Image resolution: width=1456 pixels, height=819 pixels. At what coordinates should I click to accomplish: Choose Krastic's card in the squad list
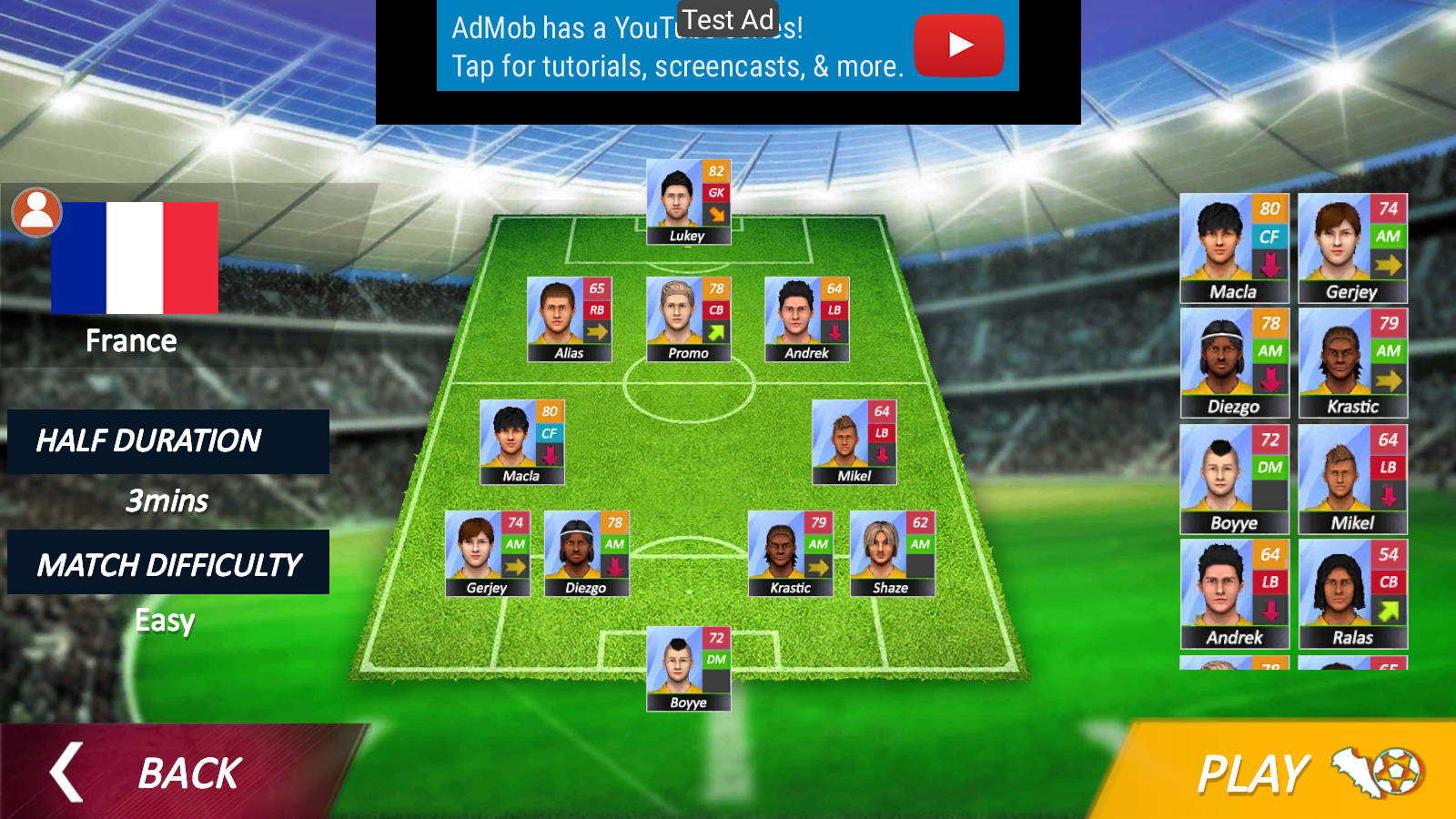1352,363
